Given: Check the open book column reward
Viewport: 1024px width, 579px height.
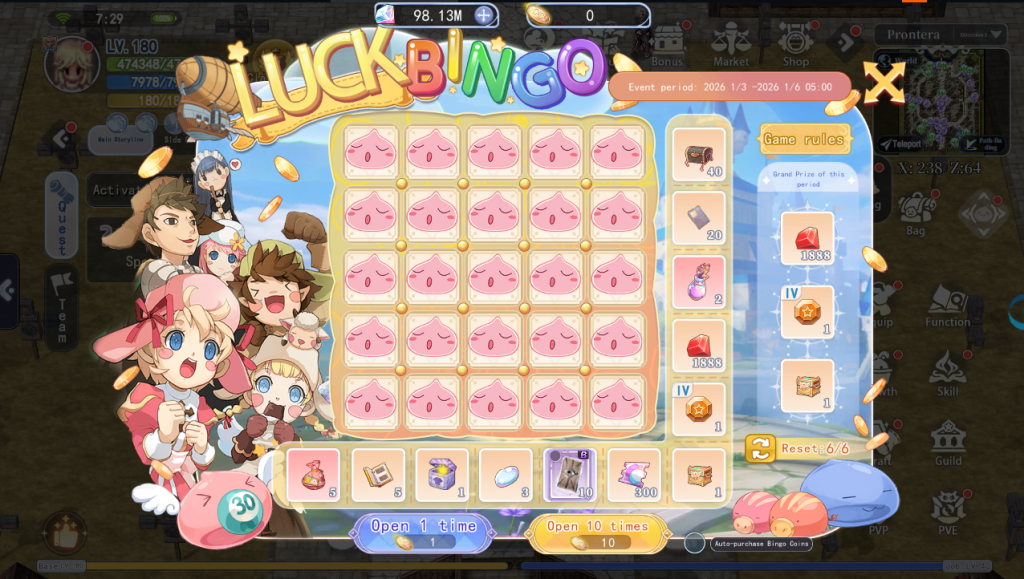Looking at the screenshot, I should pyautogui.click(x=378, y=474).
